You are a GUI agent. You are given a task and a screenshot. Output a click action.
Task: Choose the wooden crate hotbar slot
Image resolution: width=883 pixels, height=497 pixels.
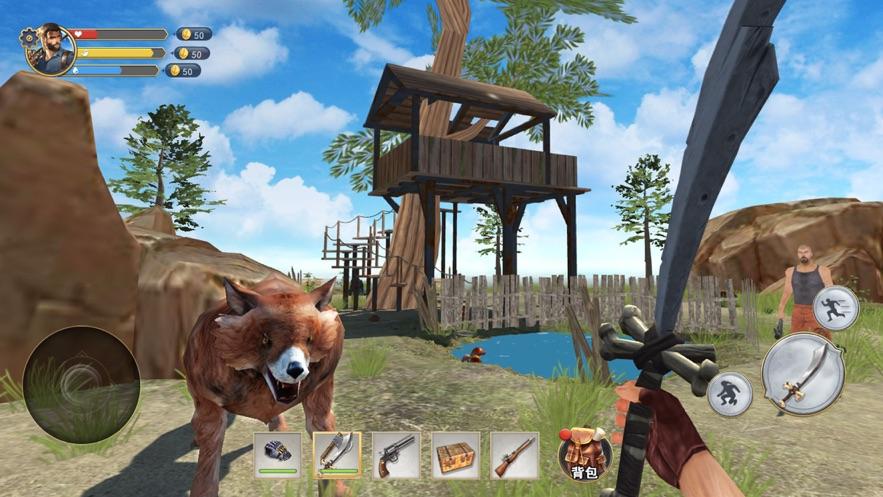point(455,455)
